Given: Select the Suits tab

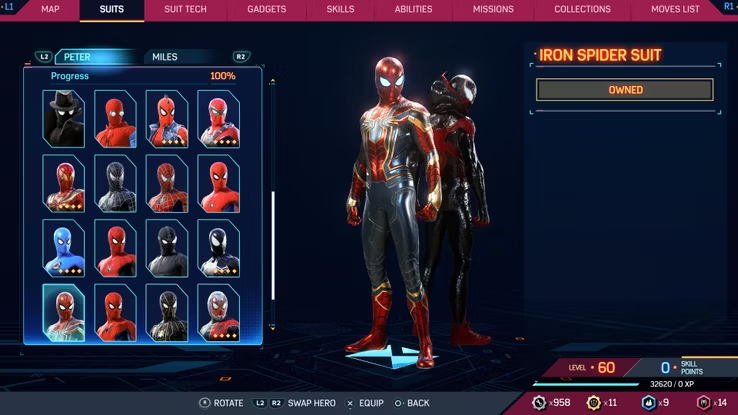Looking at the screenshot, I should tap(113, 9).
